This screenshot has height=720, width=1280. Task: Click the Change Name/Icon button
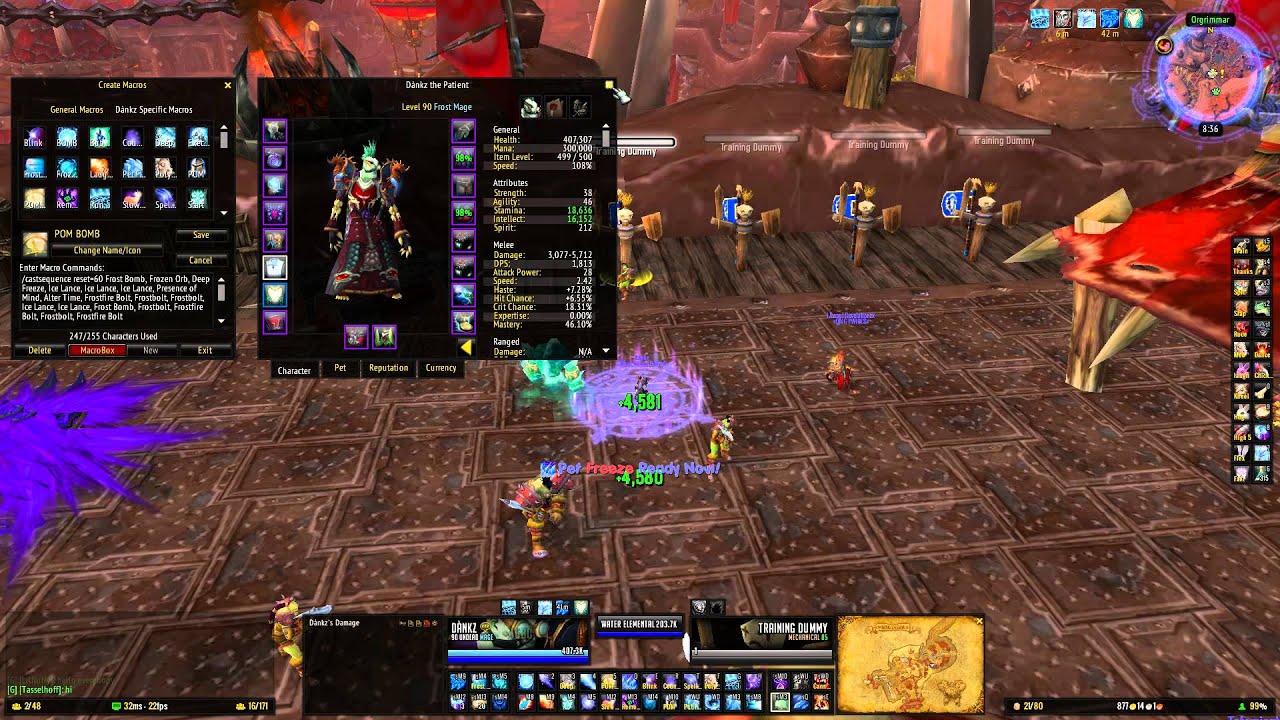pos(107,250)
